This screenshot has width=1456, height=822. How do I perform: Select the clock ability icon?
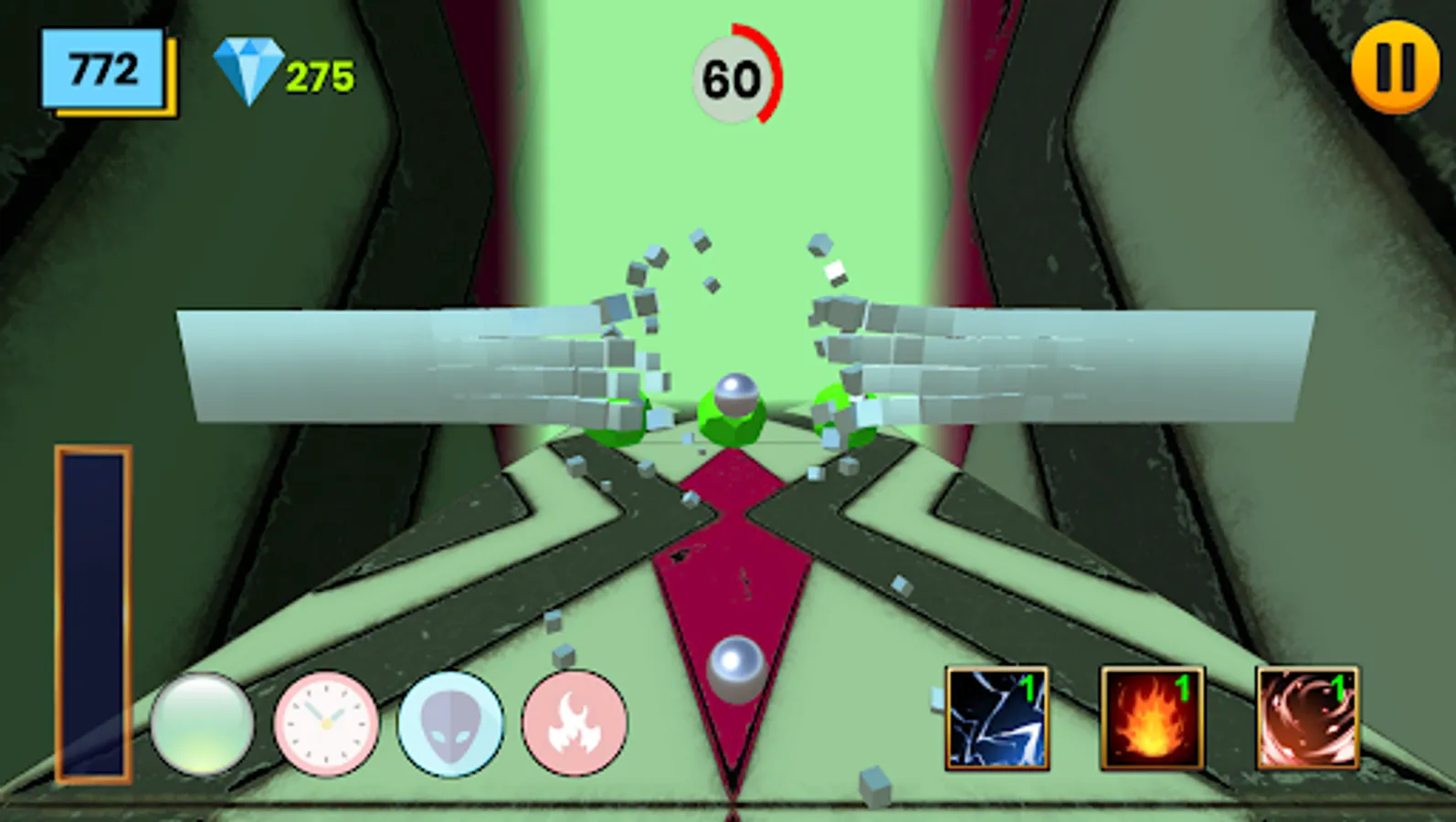(324, 726)
